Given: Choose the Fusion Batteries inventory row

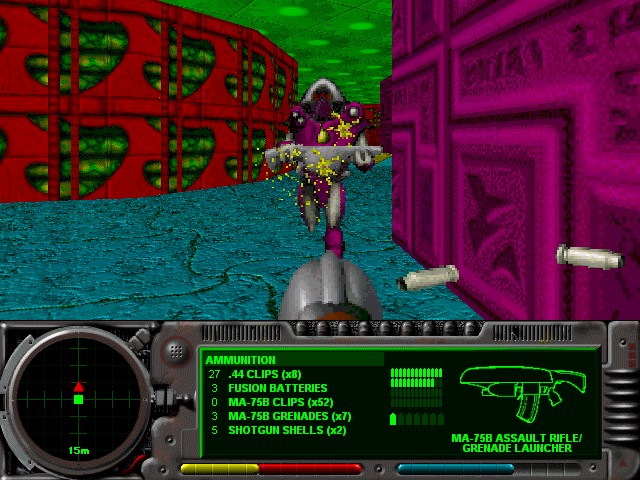Looking at the screenshot, I should click(270, 388).
